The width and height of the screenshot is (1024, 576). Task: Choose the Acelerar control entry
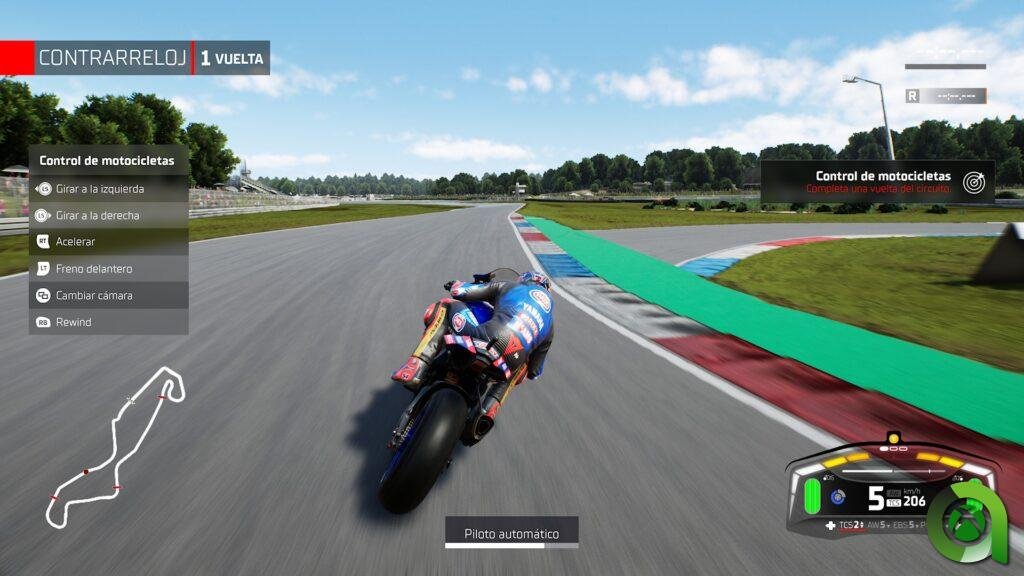click(108, 241)
